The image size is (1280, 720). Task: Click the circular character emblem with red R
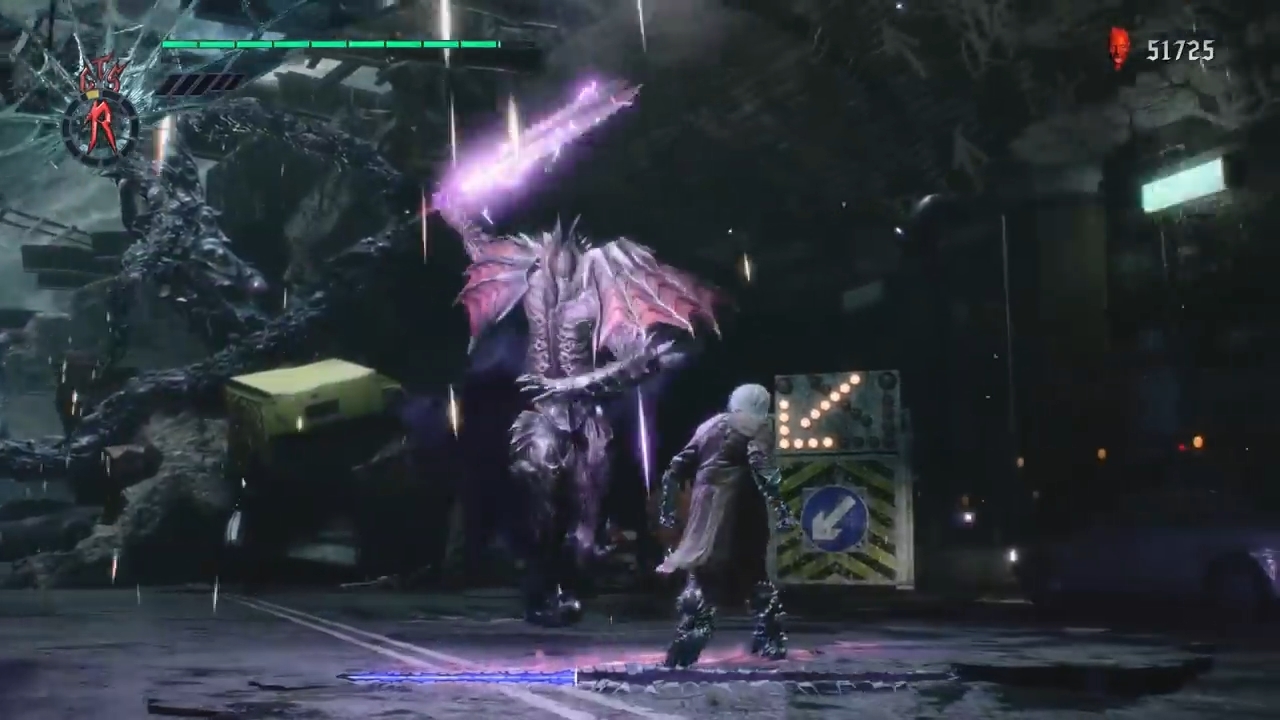coord(100,123)
